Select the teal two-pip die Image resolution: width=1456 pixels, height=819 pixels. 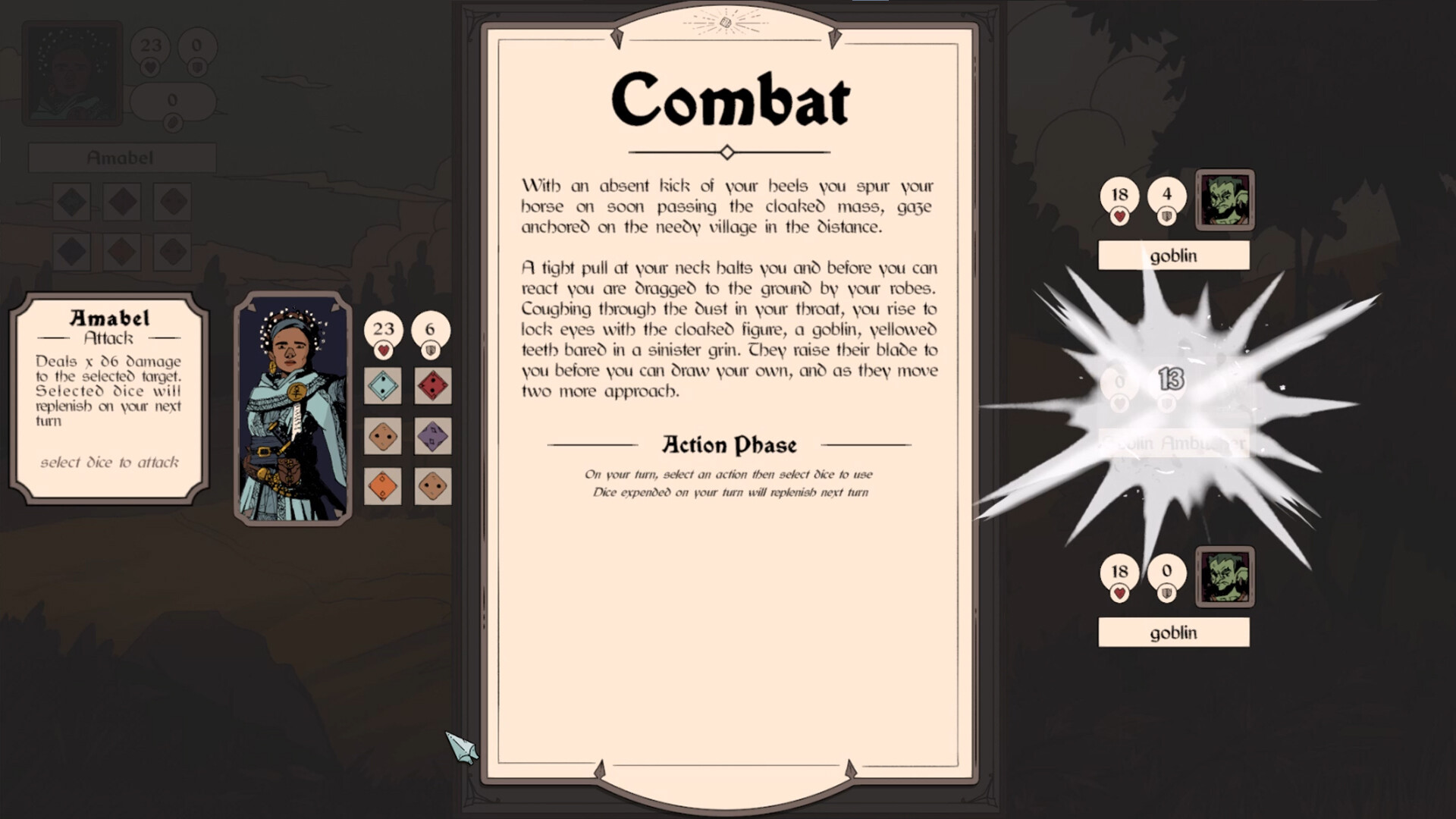pos(384,387)
